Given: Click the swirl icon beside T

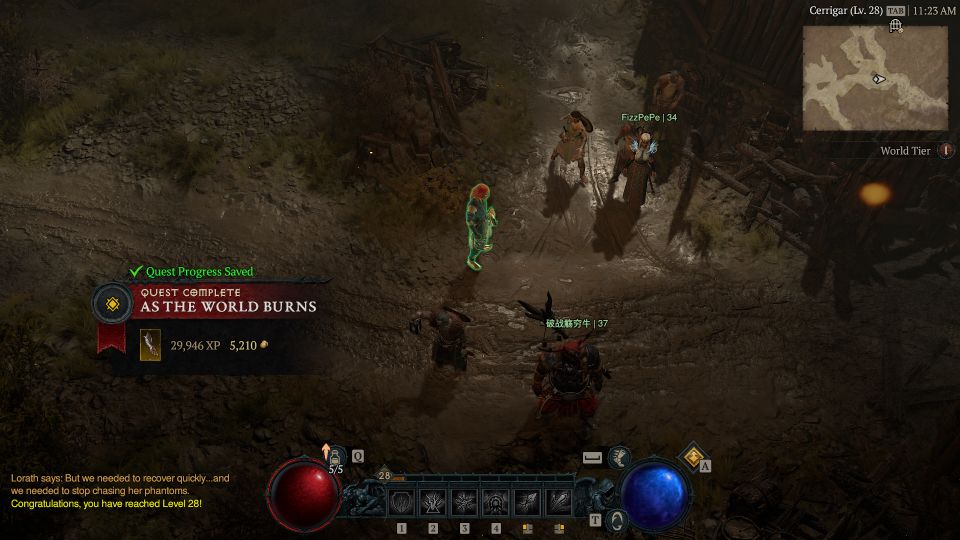Looking at the screenshot, I should 617,519.
